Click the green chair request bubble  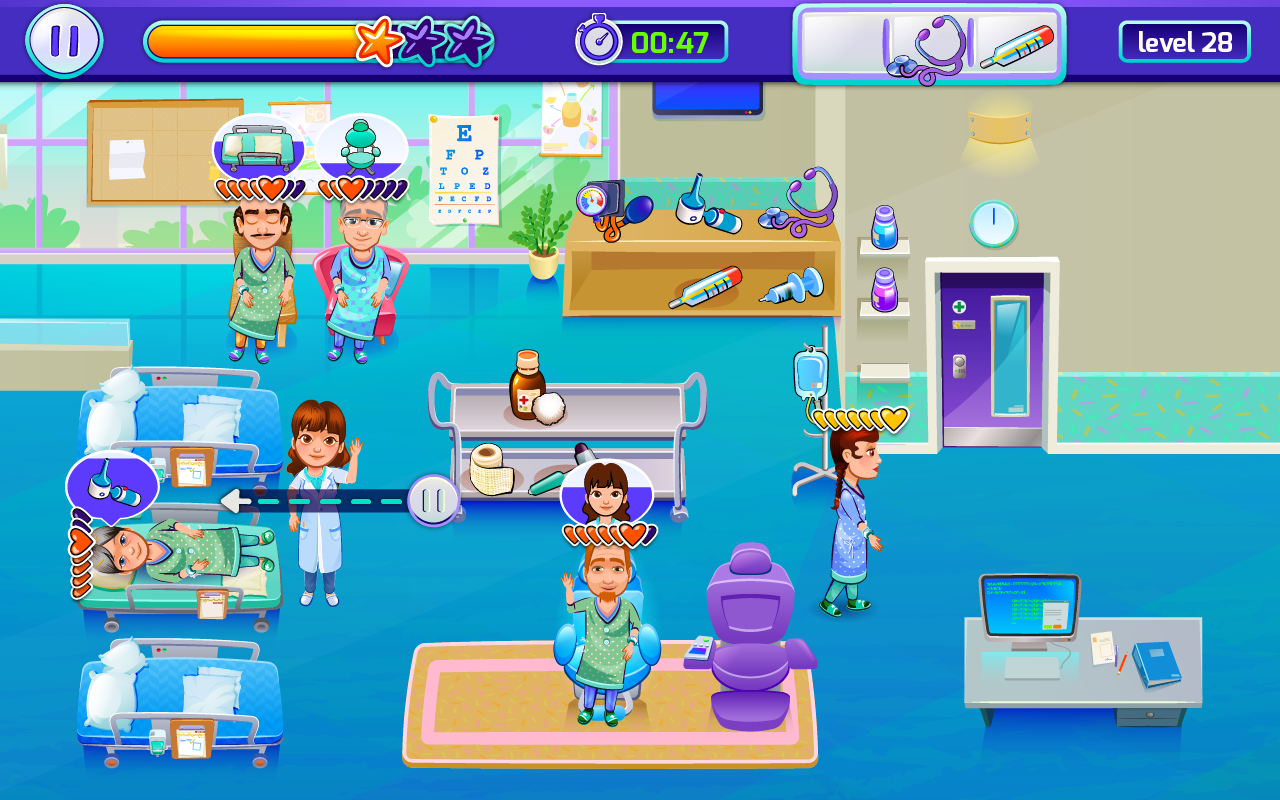[360, 147]
